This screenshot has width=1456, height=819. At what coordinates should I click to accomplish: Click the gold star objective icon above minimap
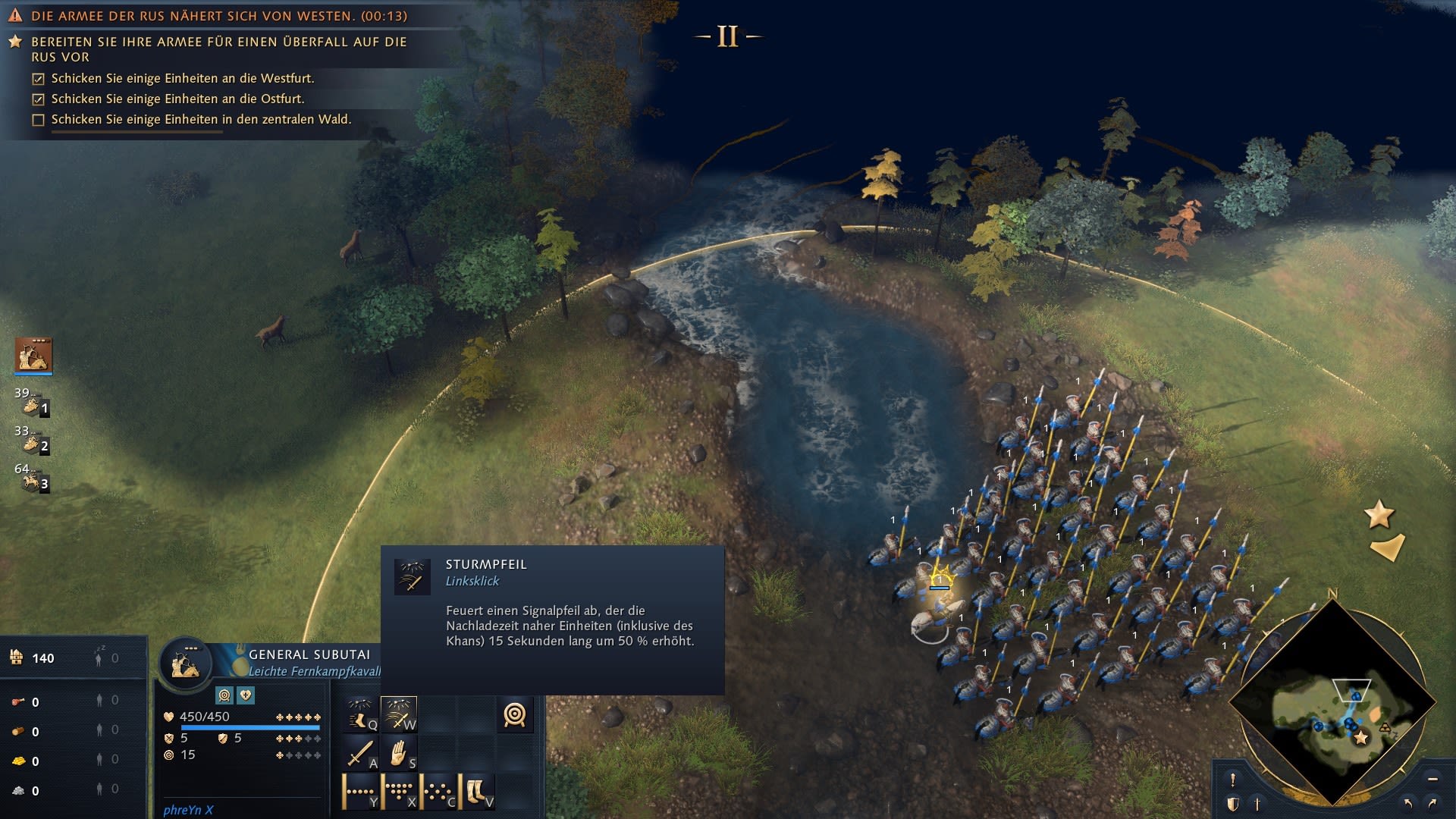(1379, 515)
